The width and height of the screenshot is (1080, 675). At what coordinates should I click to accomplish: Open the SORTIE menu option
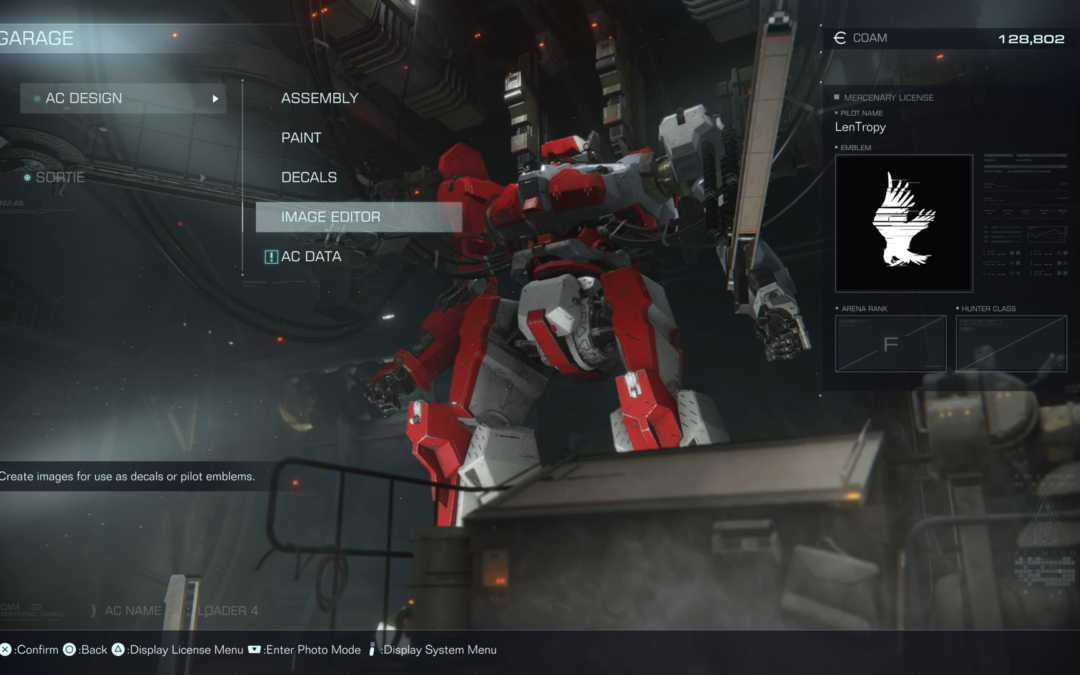tap(60, 177)
